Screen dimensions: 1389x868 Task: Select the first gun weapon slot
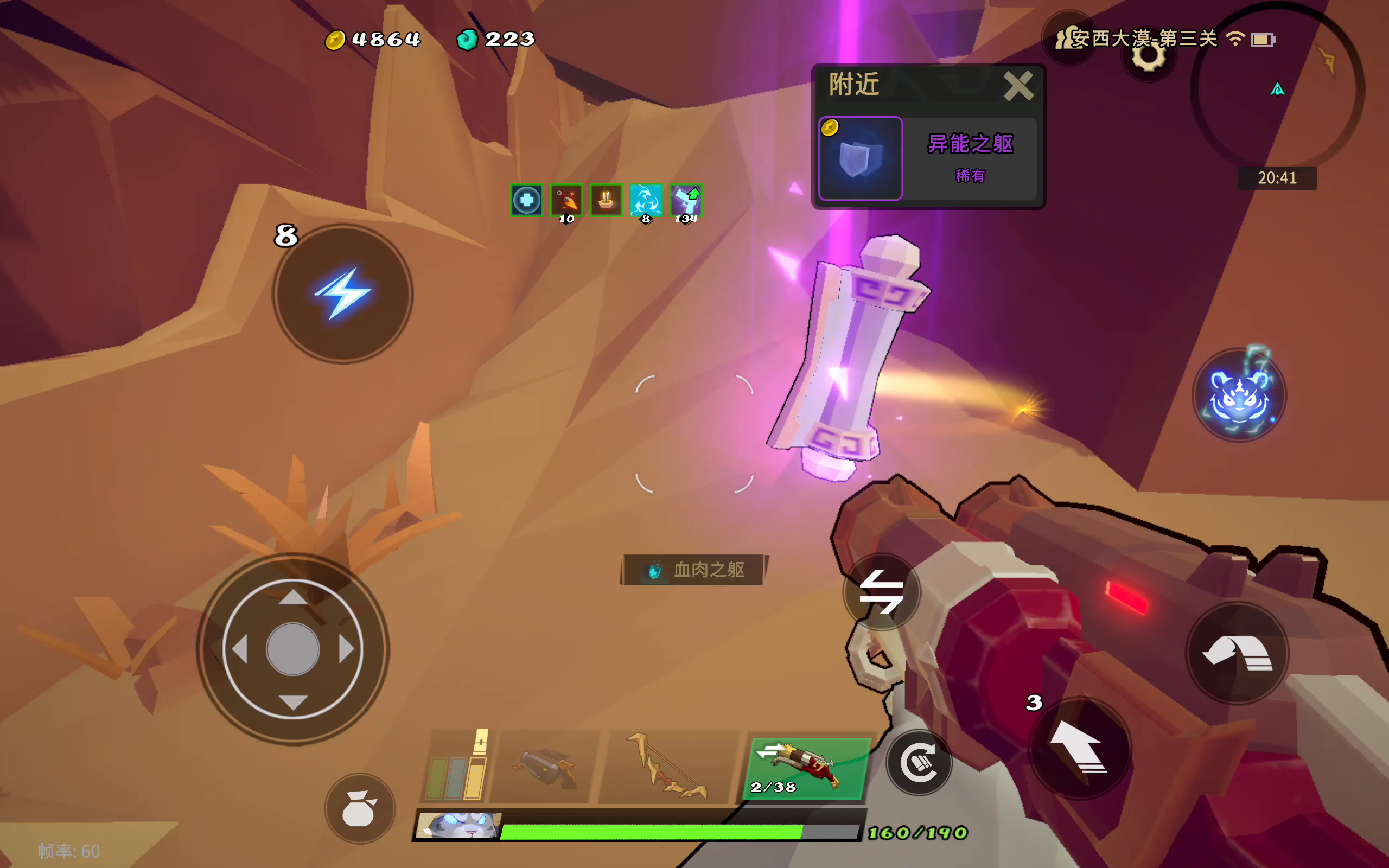[544, 767]
